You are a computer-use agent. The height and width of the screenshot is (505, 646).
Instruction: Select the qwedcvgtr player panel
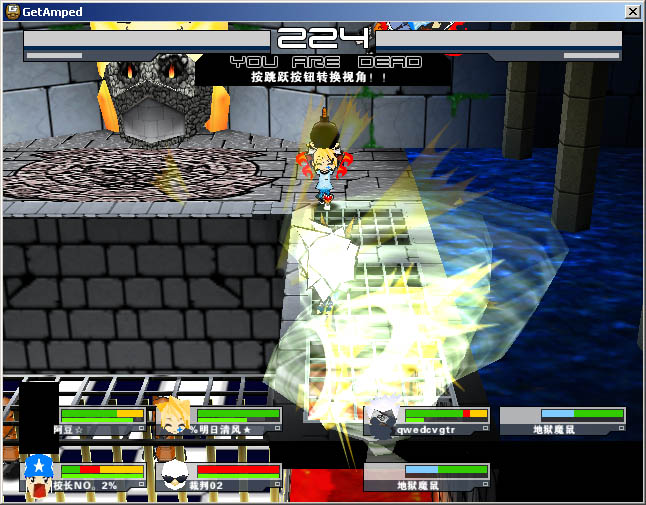(x=428, y=421)
